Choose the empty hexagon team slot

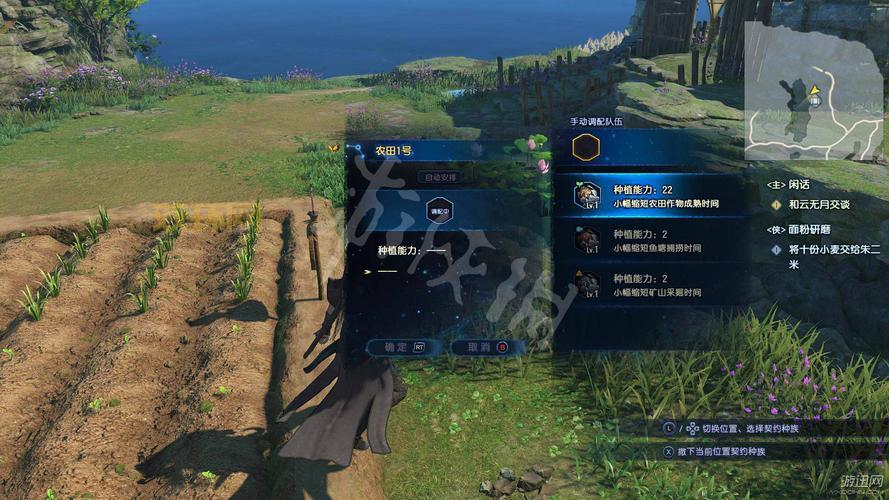click(x=585, y=148)
